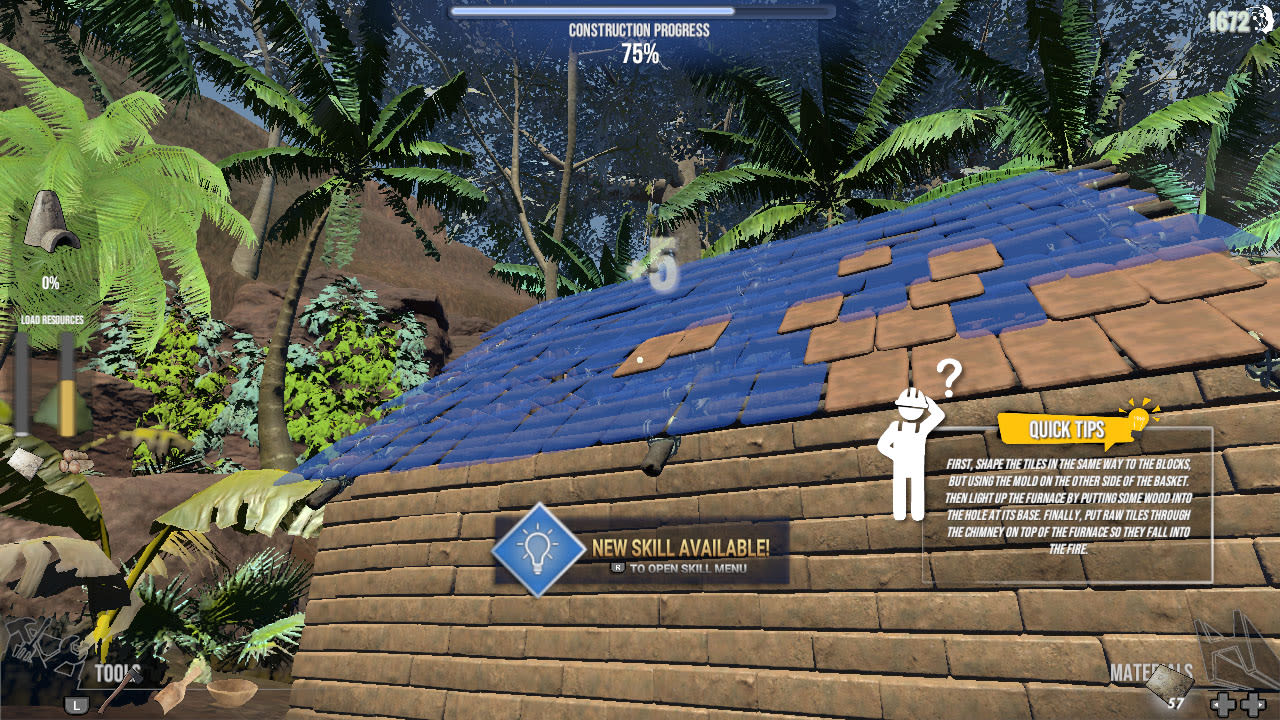
Task: Click the raw tile icon showing 57
Action: click(1170, 682)
